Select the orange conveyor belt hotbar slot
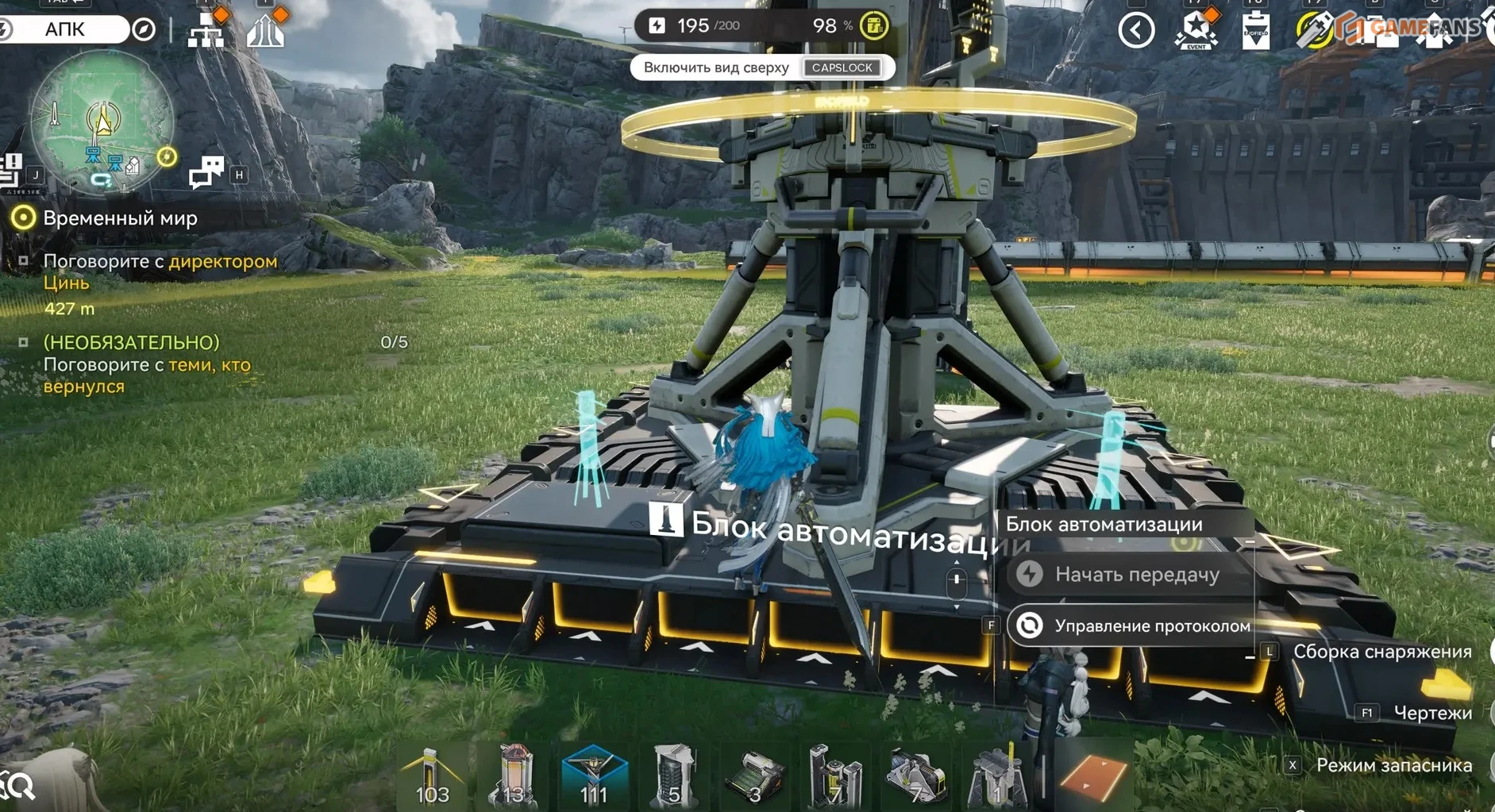1495x812 pixels. pyautogui.click(x=1092, y=775)
